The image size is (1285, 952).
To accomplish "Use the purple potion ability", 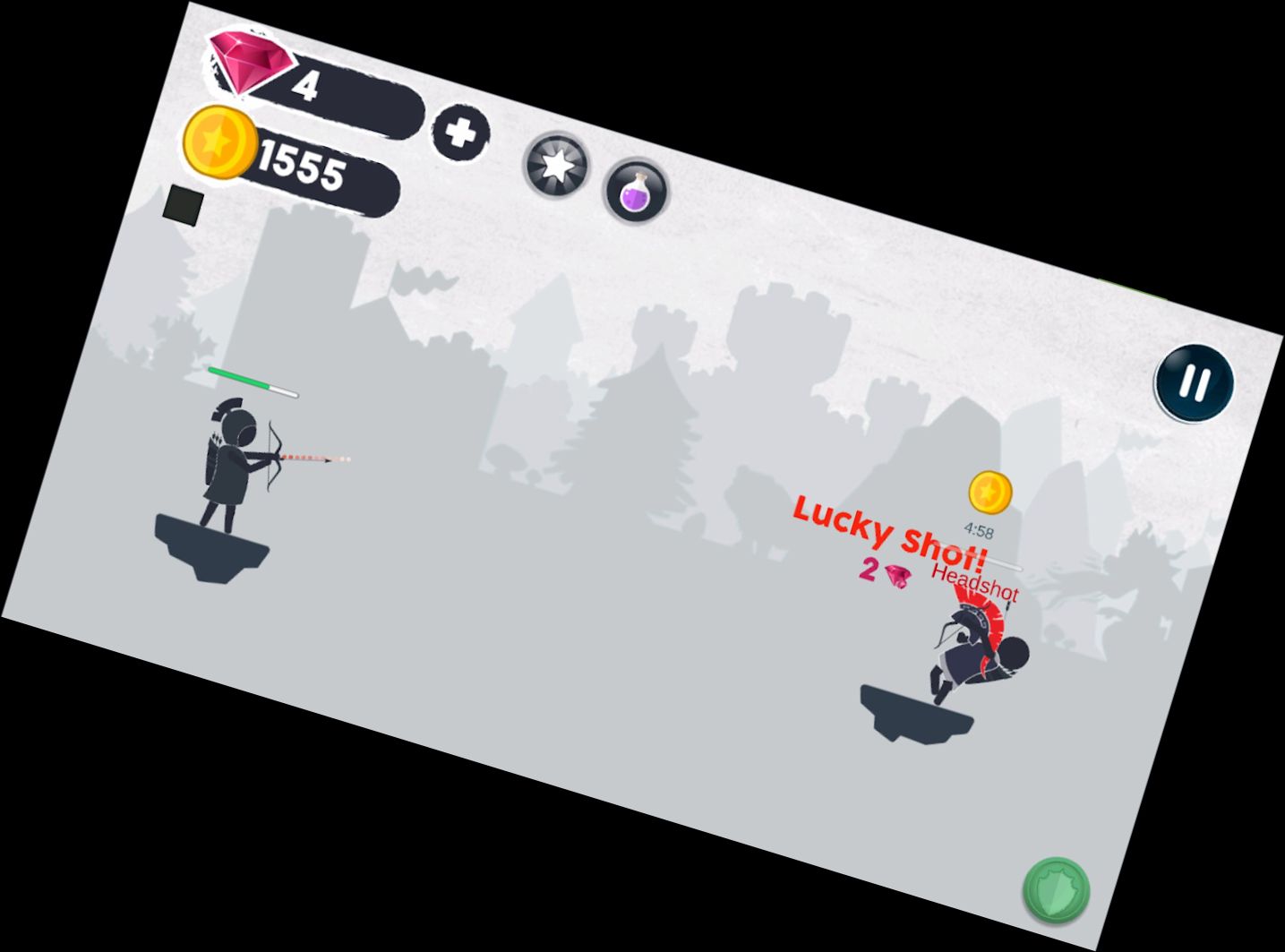I will pyautogui.click(x=633, y=191).
